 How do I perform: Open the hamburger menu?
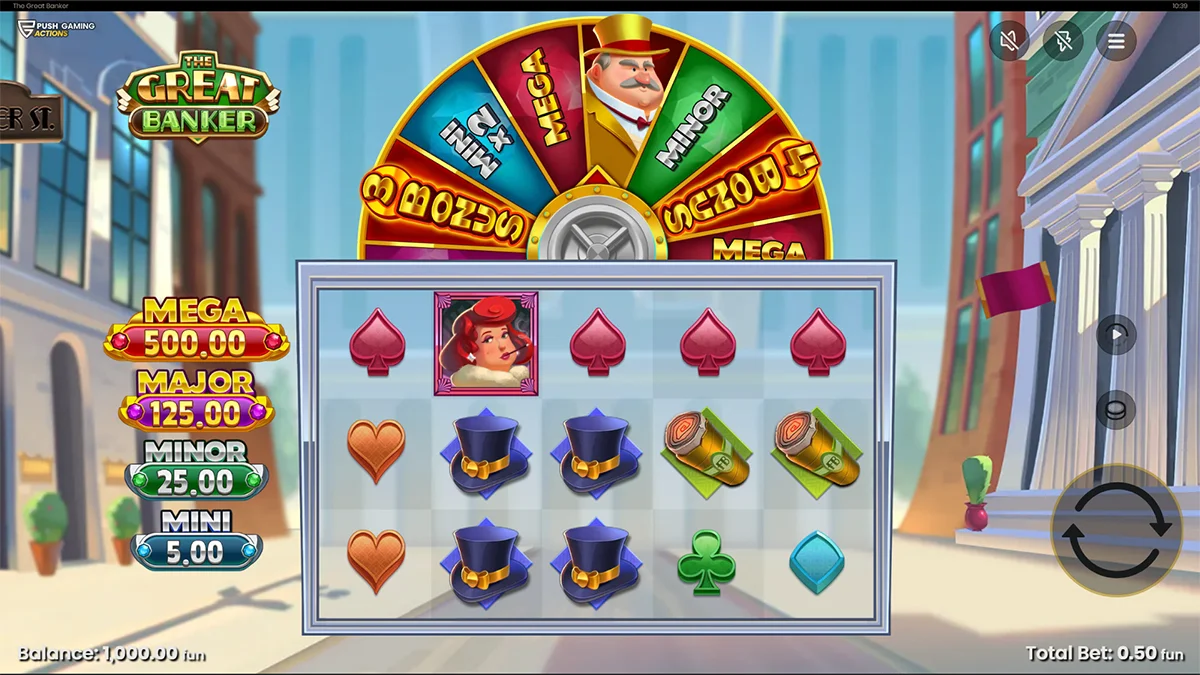tap(1116, 41)
